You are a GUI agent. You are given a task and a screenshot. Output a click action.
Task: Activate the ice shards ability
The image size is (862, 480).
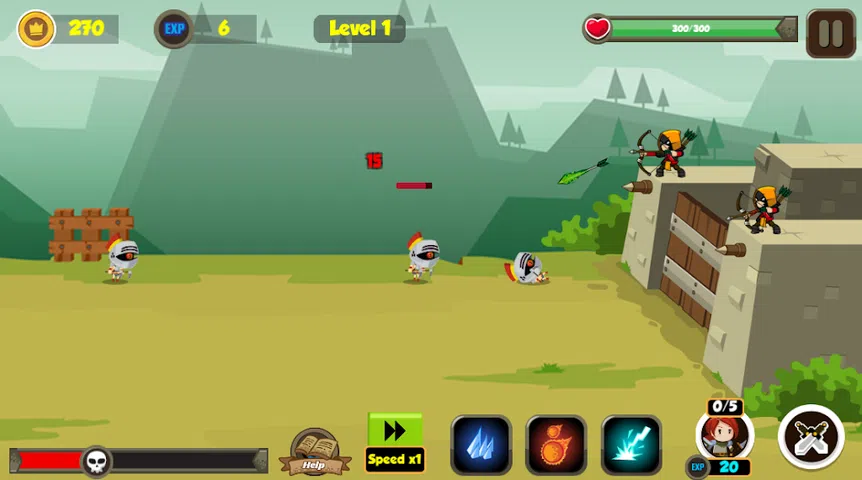481,445
